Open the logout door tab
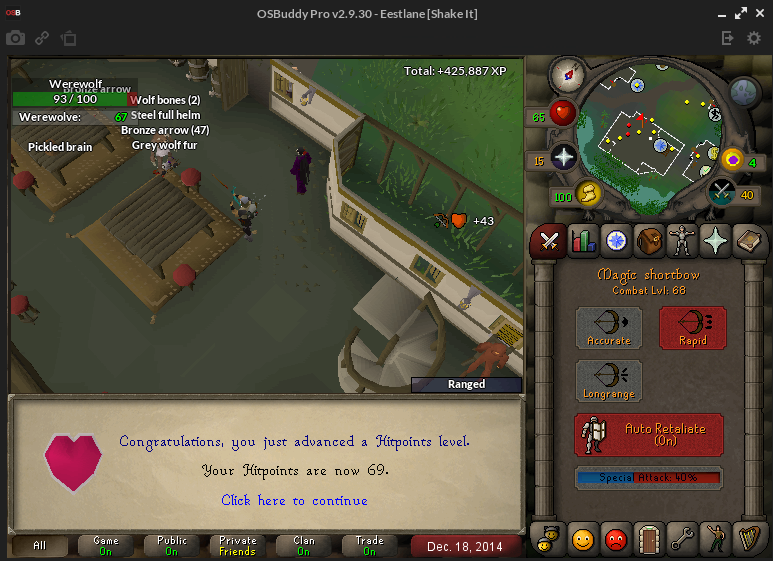 click(x=649, y=540)
